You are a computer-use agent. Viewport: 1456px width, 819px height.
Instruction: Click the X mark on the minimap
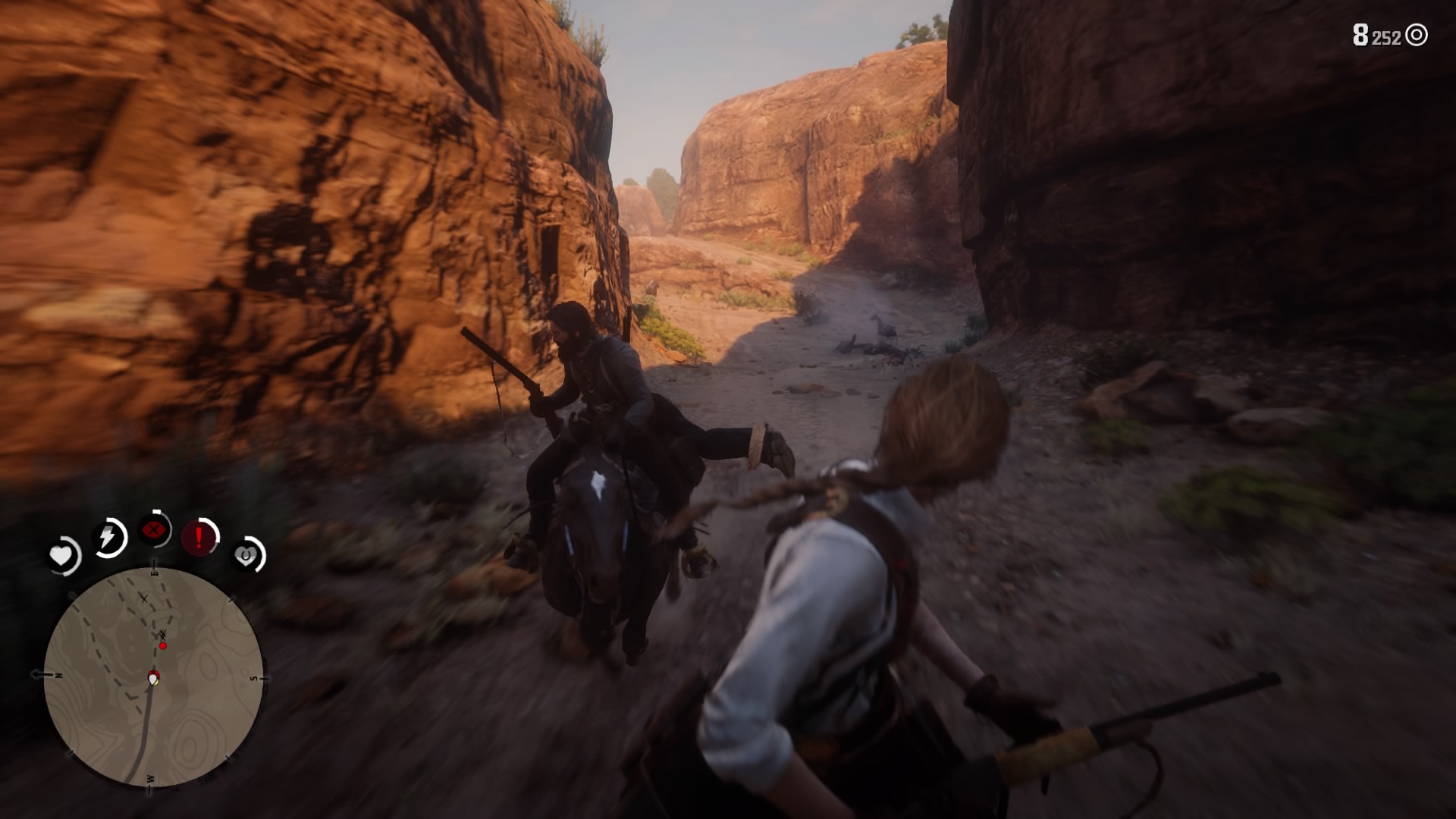tap(144, 599)
